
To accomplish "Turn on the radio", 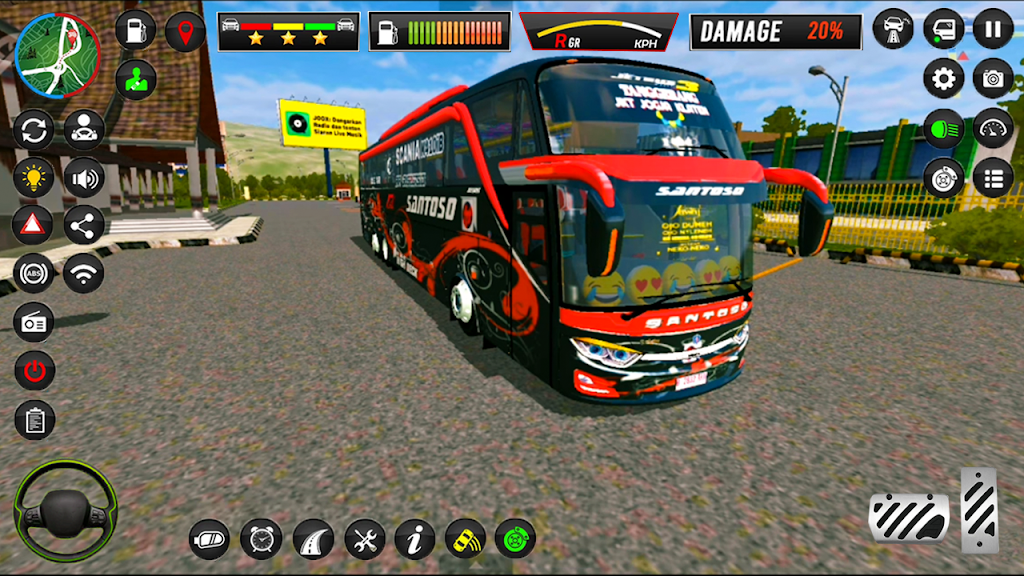I will (x=33, y=322).
